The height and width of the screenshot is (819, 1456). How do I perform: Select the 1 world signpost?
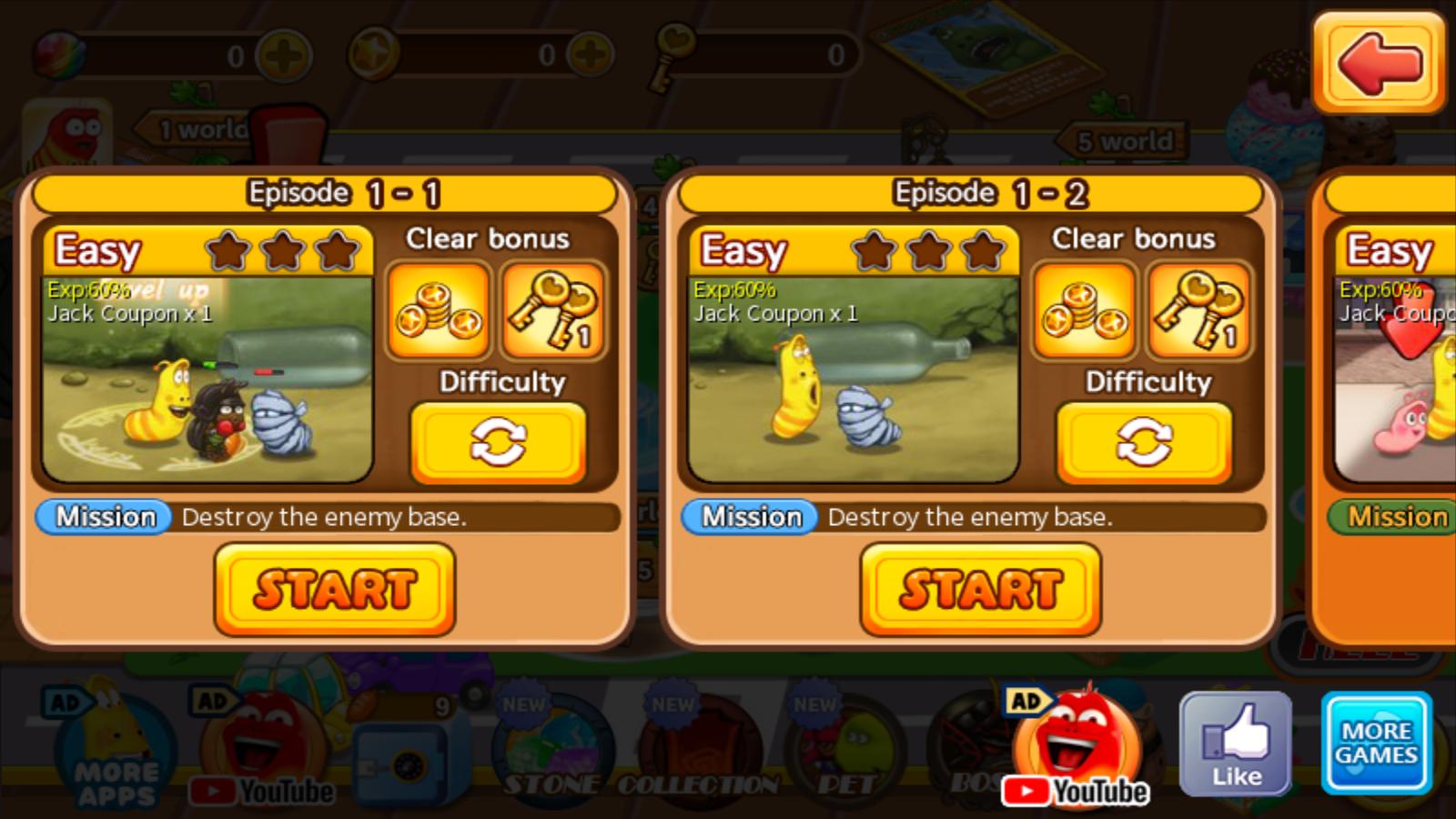coord(191,127)
